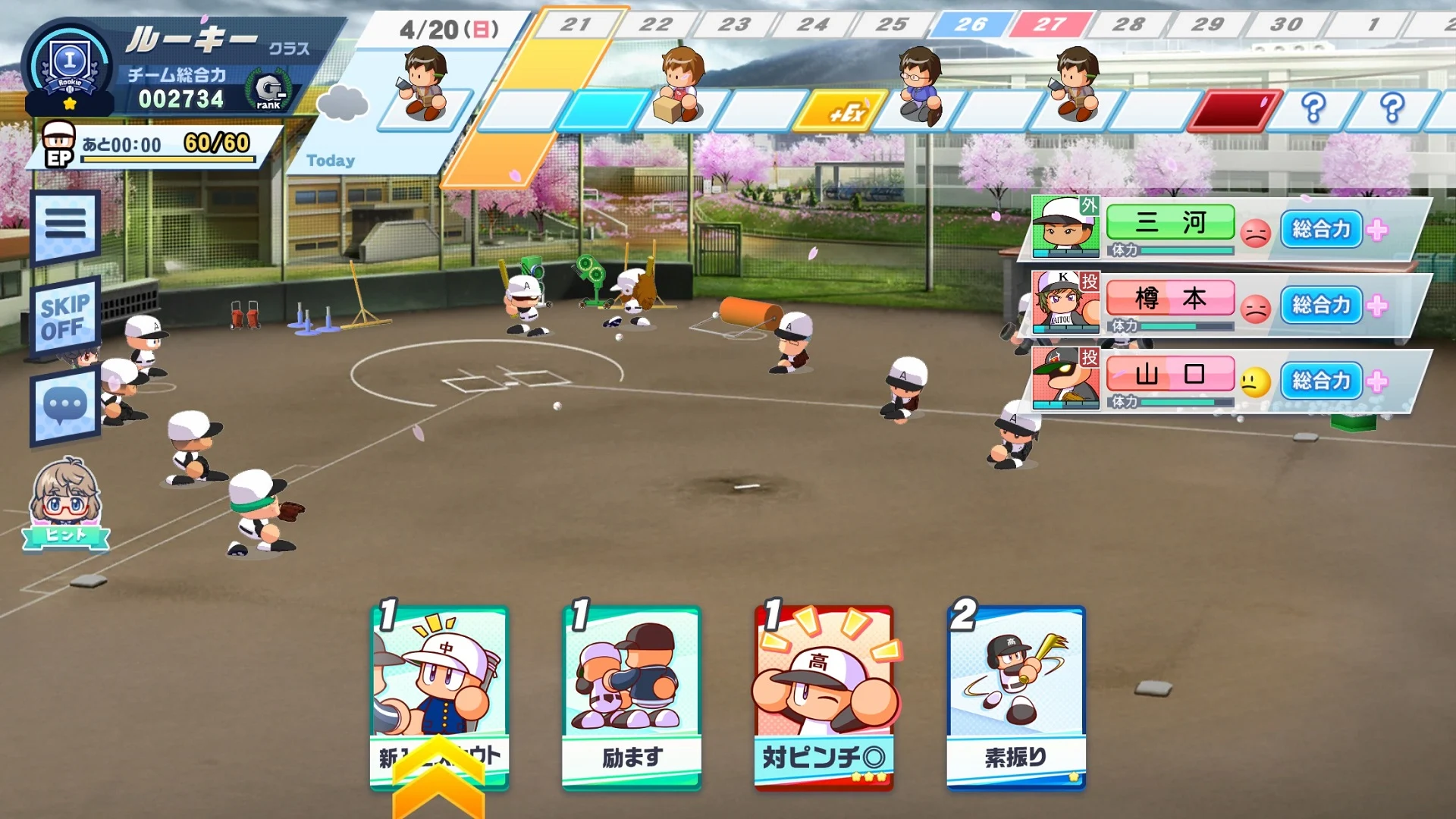Tap 三河's sad mood emoji
Image resolution: width=1456 pixels, height=819 pixels.
(x=1256, y=231)
